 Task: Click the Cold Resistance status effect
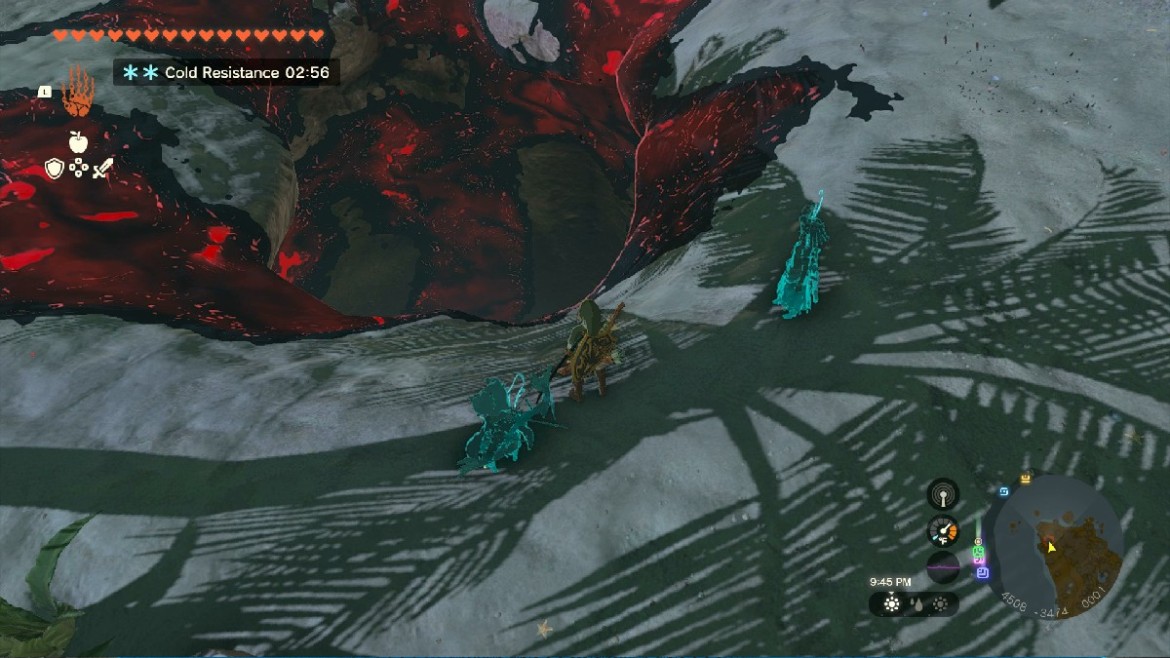[x=226, y=72]
